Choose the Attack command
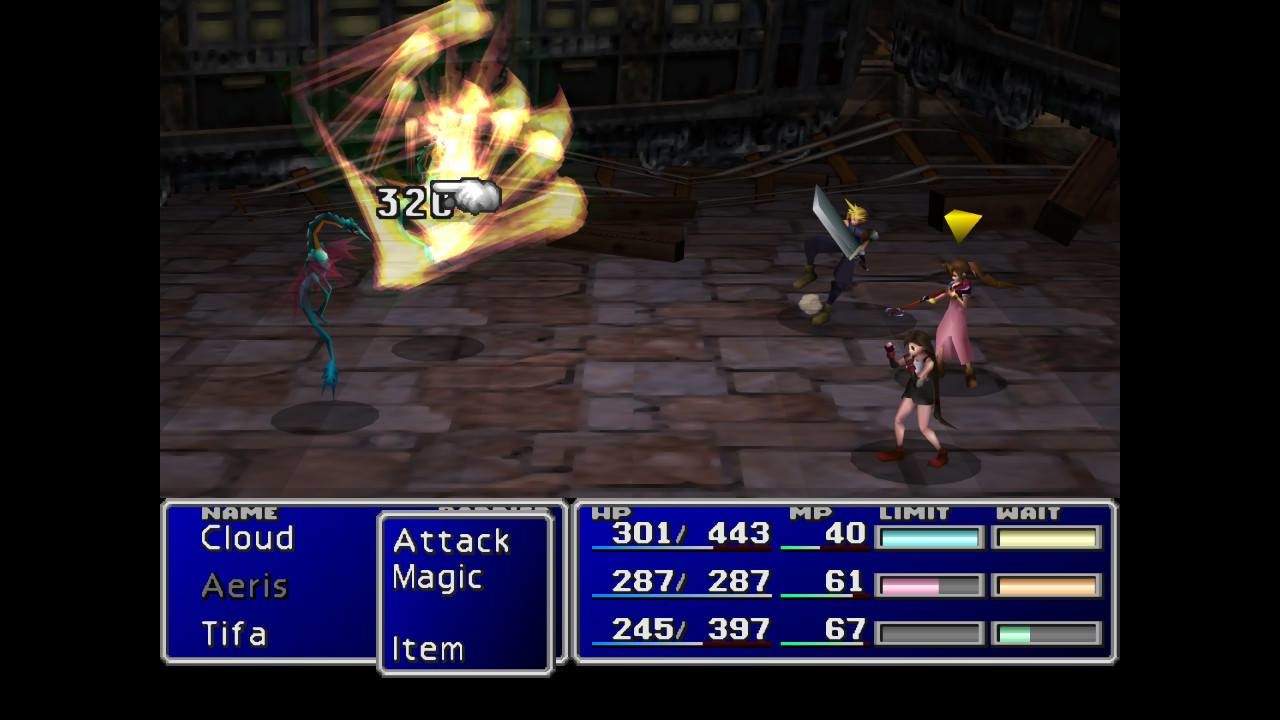 point(451,541)
